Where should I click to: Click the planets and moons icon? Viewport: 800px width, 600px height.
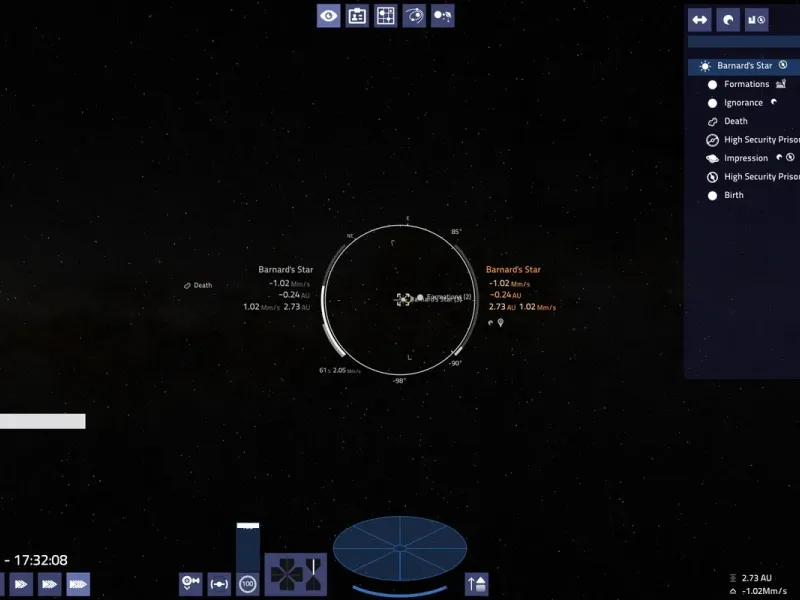[442, 15]
